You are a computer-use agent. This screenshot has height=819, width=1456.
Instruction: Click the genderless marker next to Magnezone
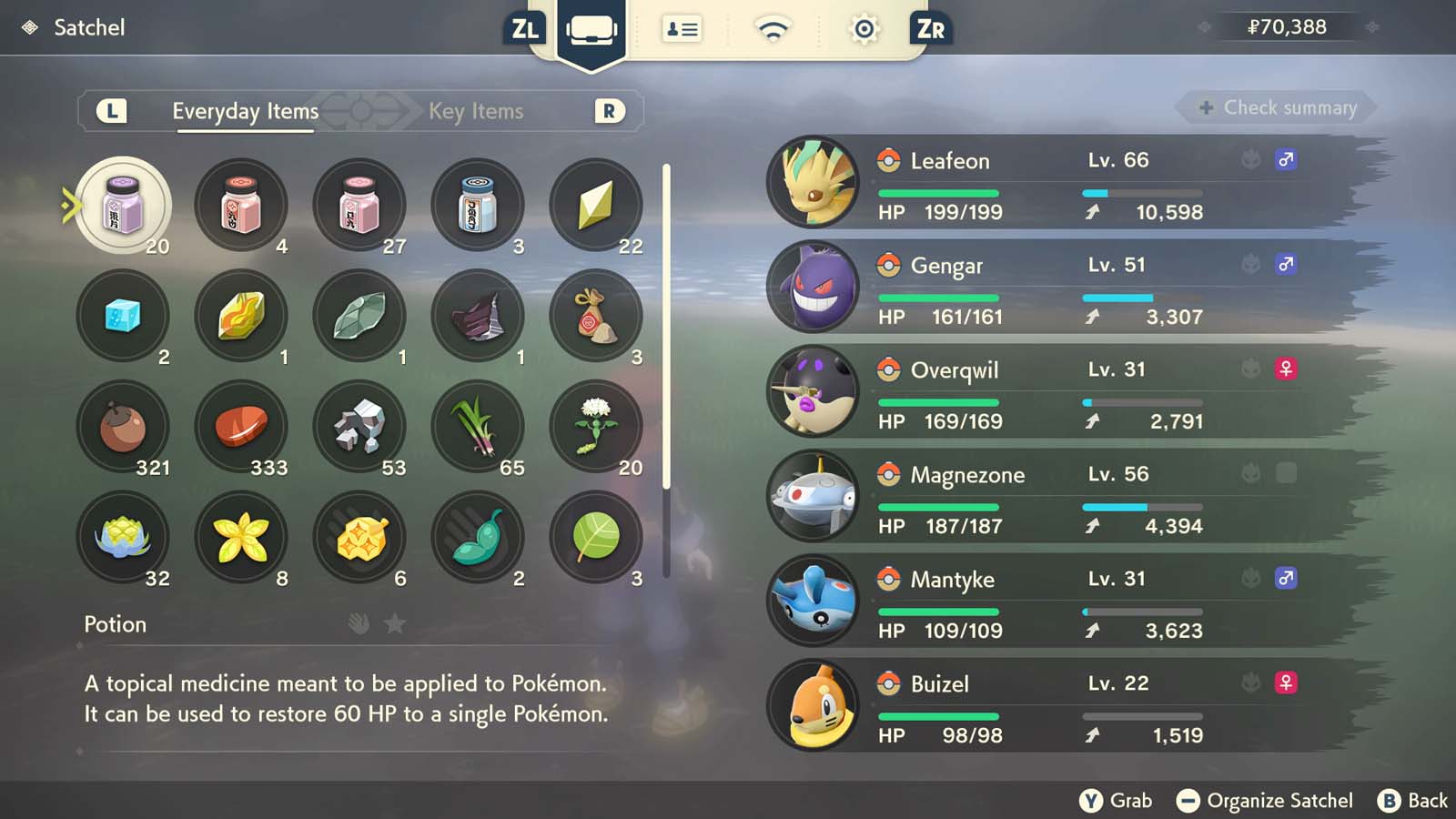point(1285,473)
